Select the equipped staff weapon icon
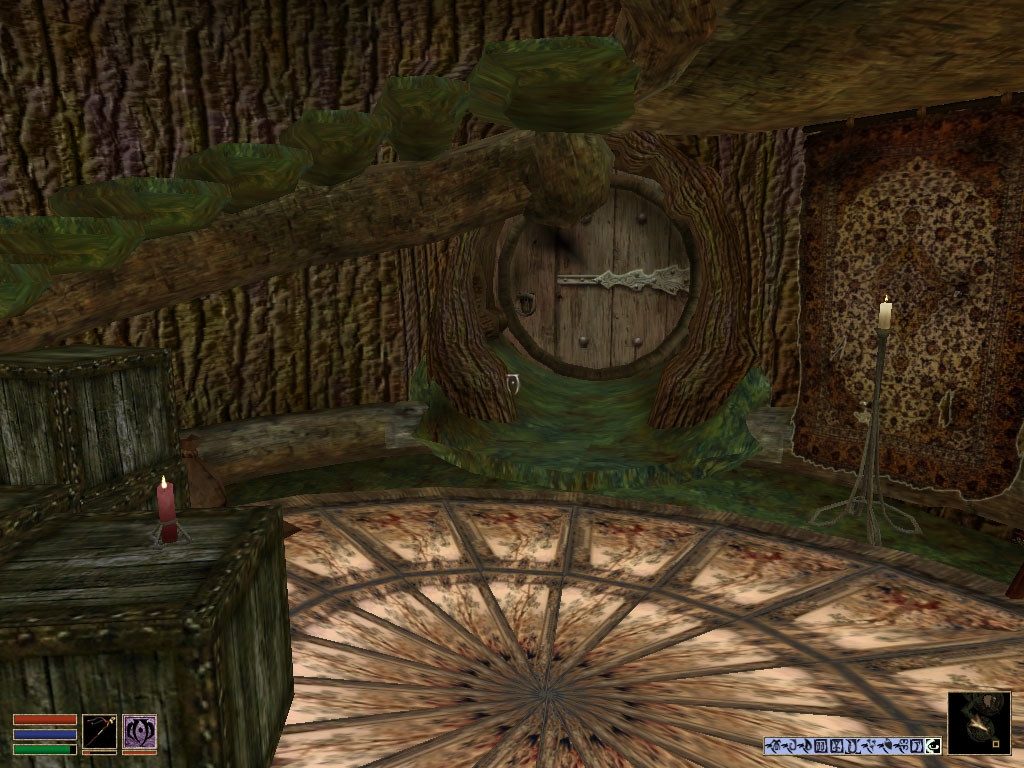 100,733
